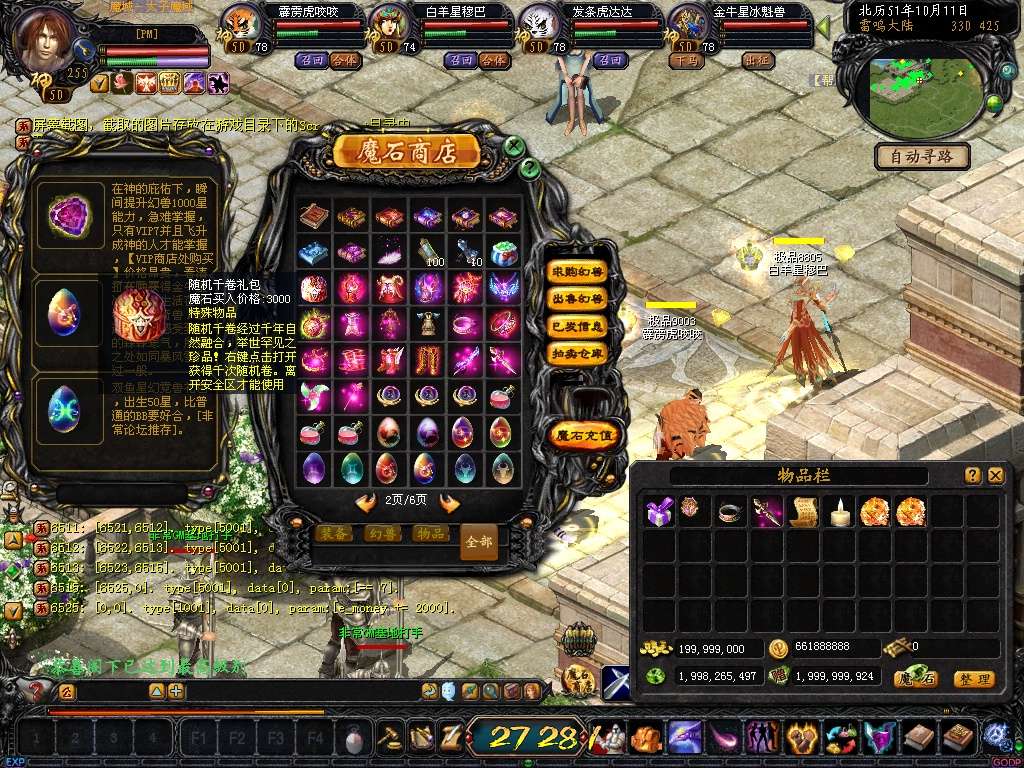Viewport: 1024px width, 768px height.
Task: Open the 出售幻兽 menu
Action: point(578,298)
